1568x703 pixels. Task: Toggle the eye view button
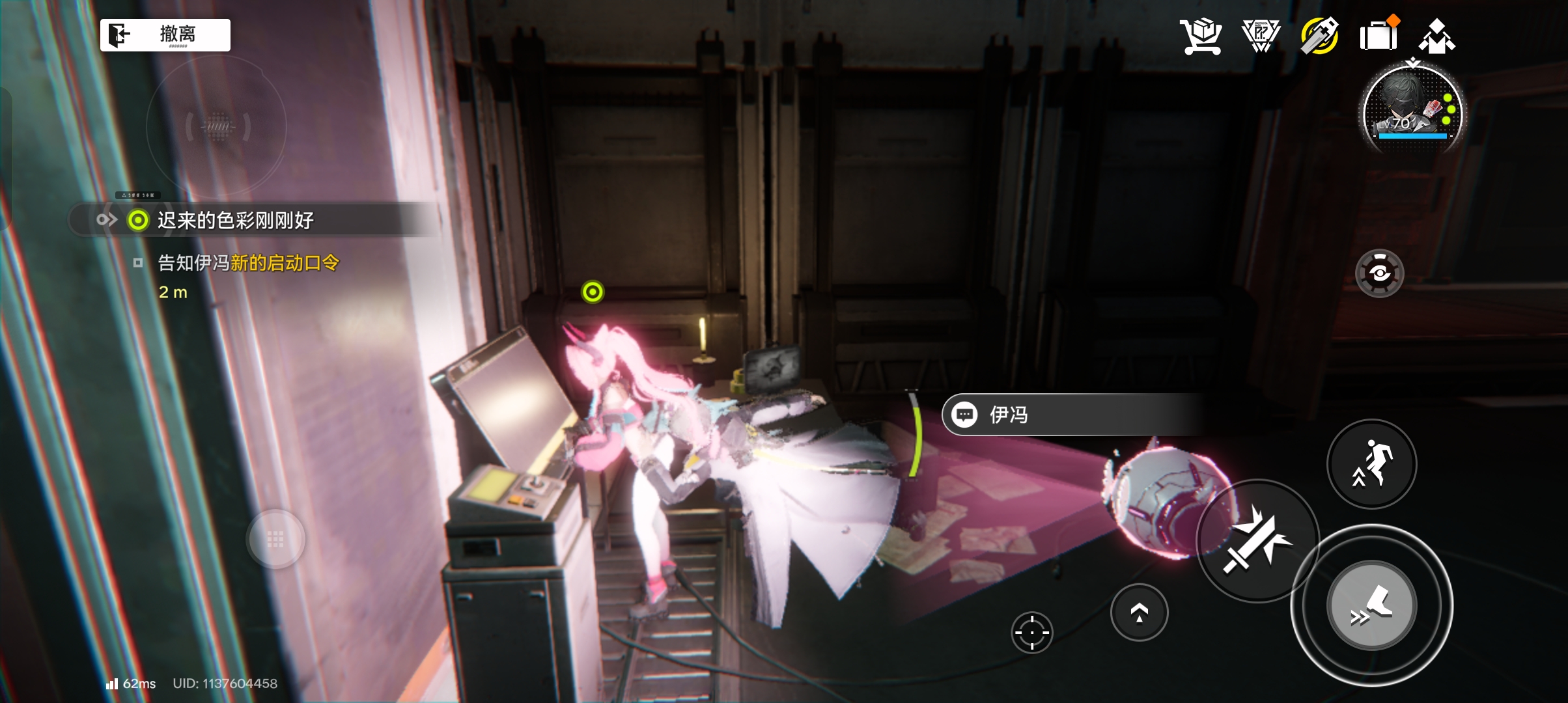point(1379,273)
